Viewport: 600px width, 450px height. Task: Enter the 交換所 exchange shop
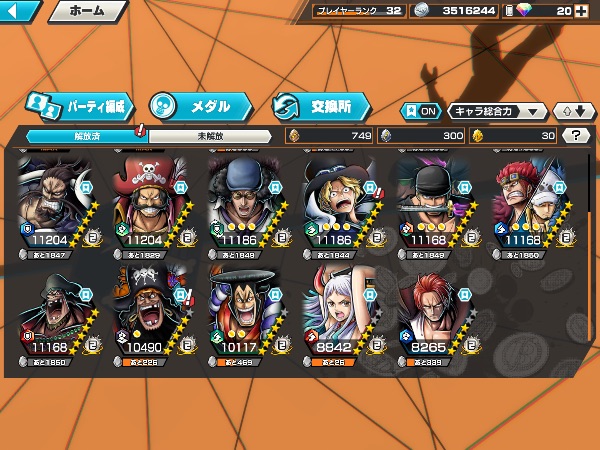320,105
